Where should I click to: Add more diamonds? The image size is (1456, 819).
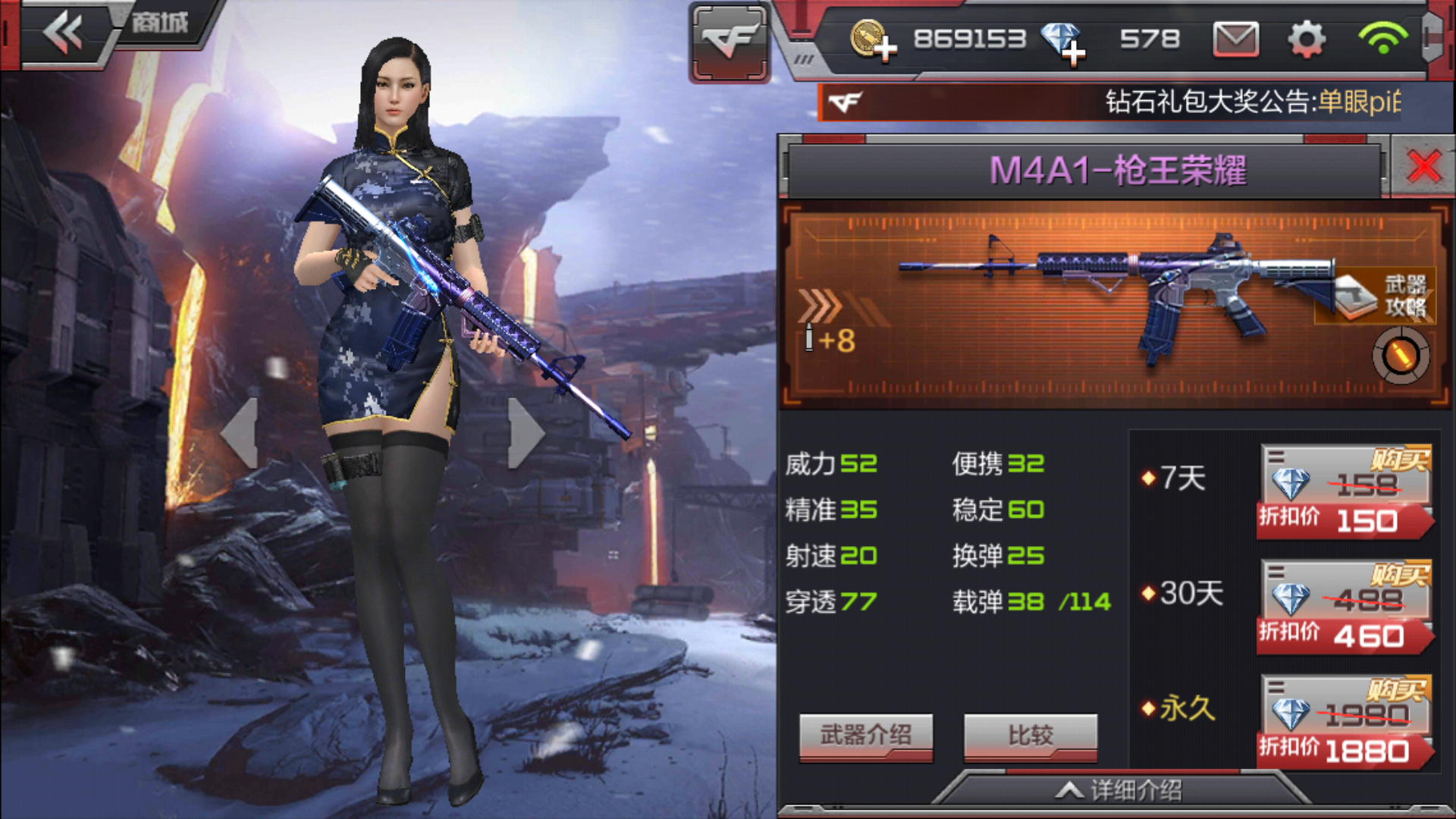1064,42
